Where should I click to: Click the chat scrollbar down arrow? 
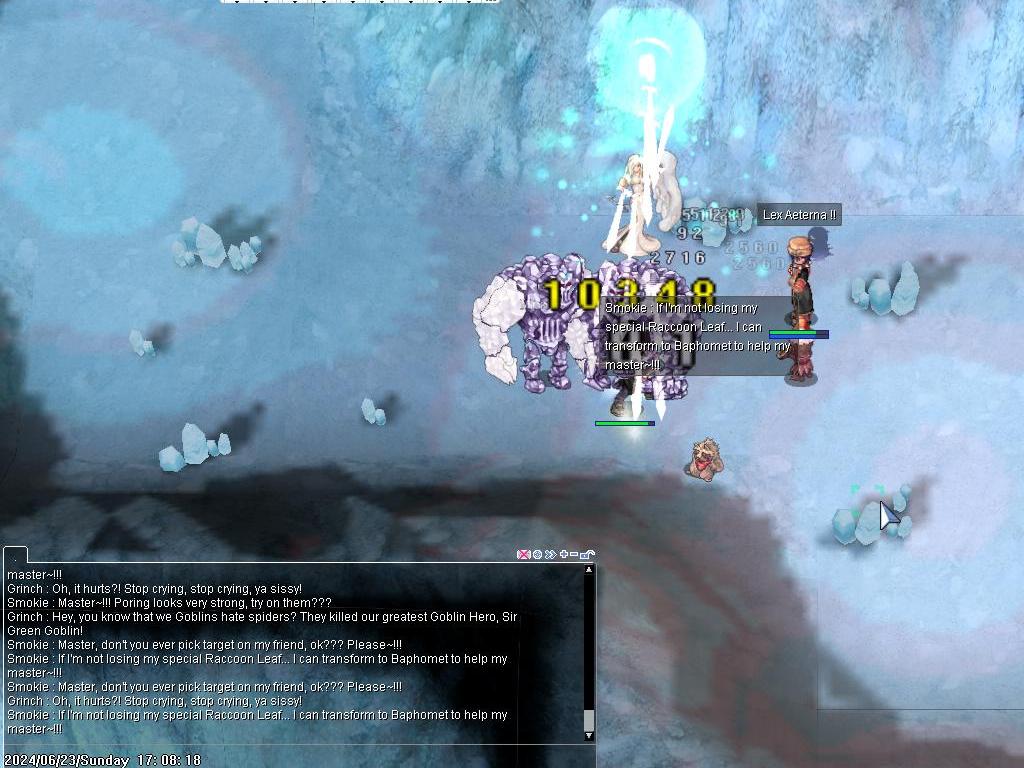[589, 736]
